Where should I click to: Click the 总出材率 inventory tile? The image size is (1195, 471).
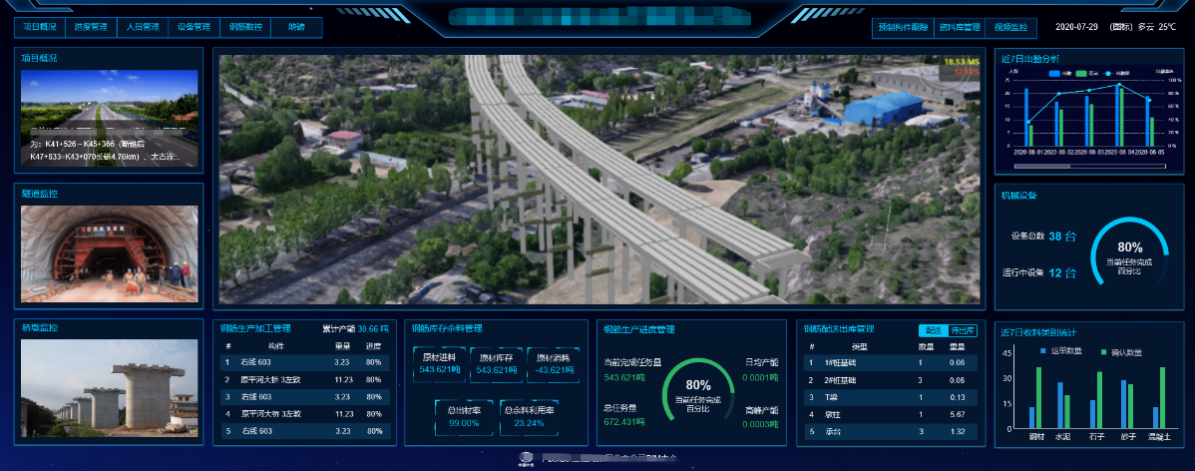coord(465,416)
